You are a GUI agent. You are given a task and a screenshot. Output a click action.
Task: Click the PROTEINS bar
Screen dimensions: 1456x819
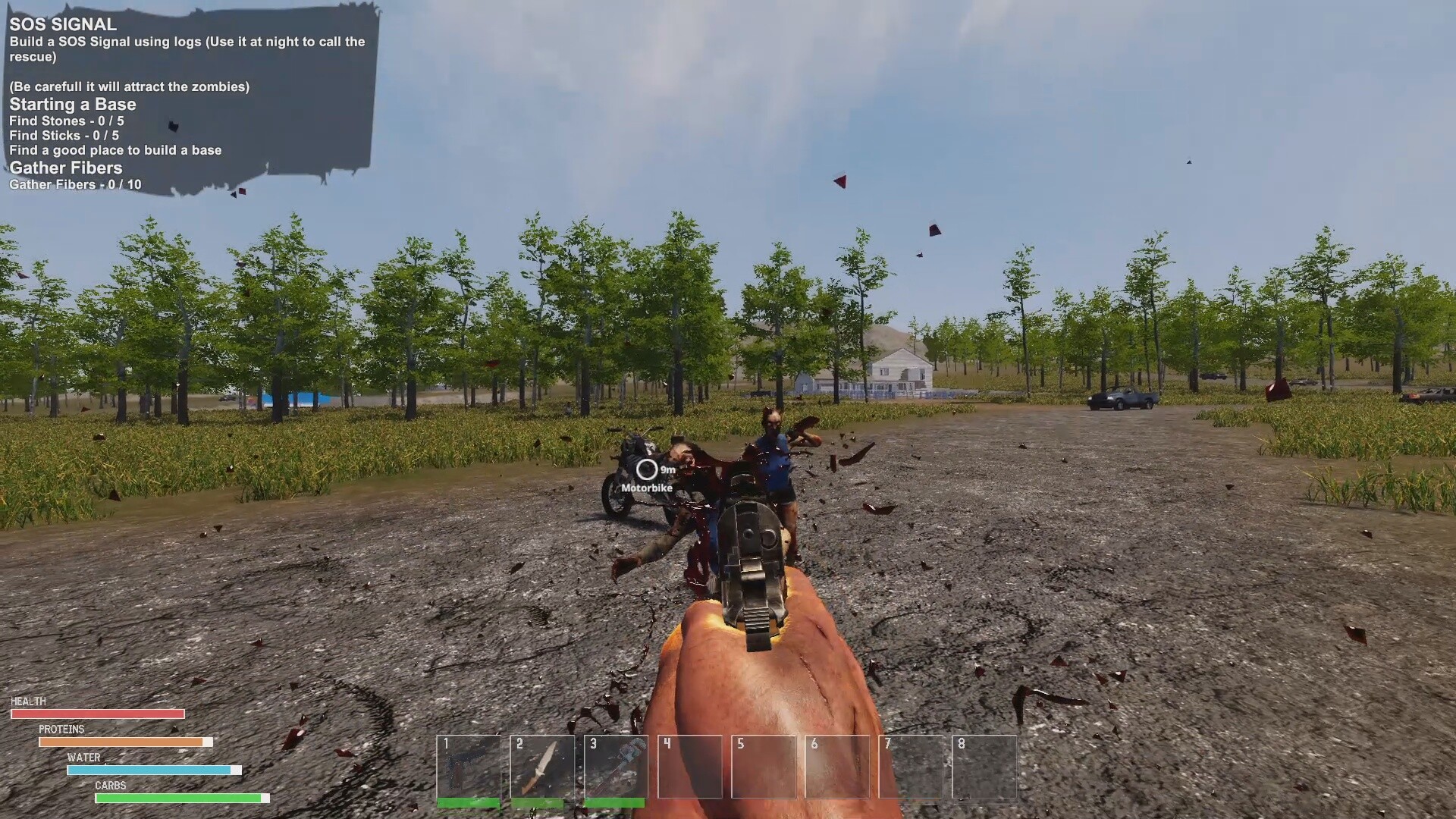click(127, 741)
